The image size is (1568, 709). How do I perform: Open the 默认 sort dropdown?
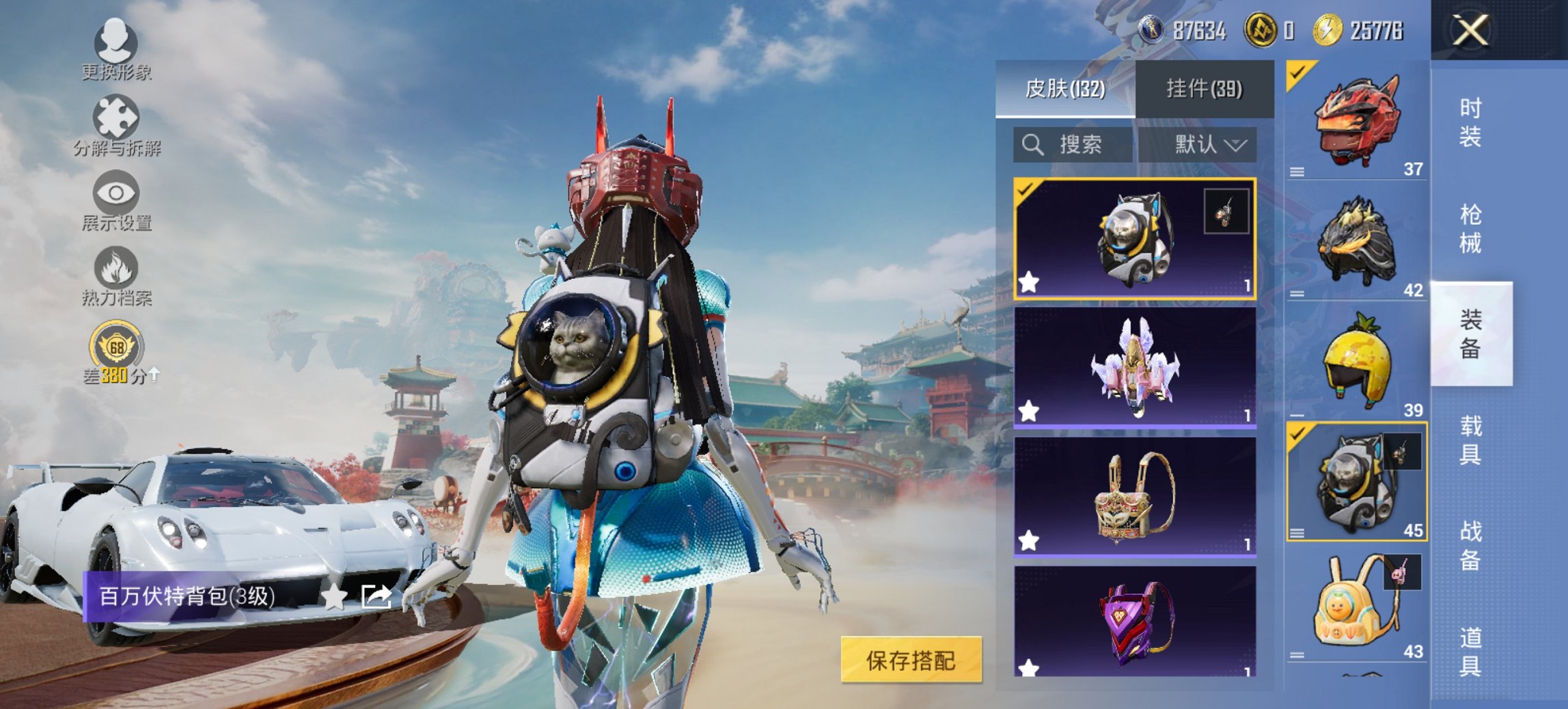tap(1207, 145)
